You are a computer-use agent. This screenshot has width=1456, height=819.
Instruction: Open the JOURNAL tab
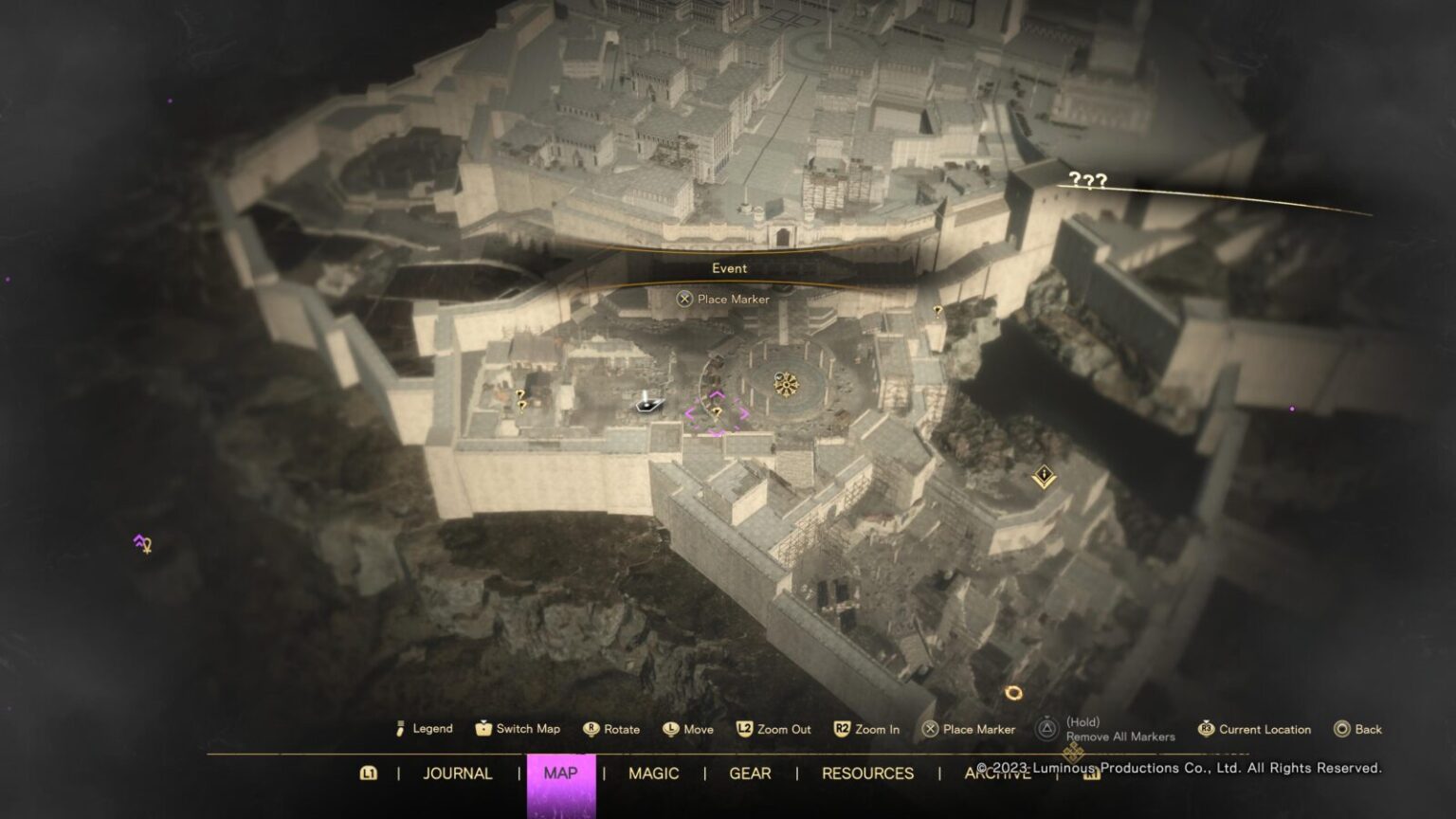(456, 773)
